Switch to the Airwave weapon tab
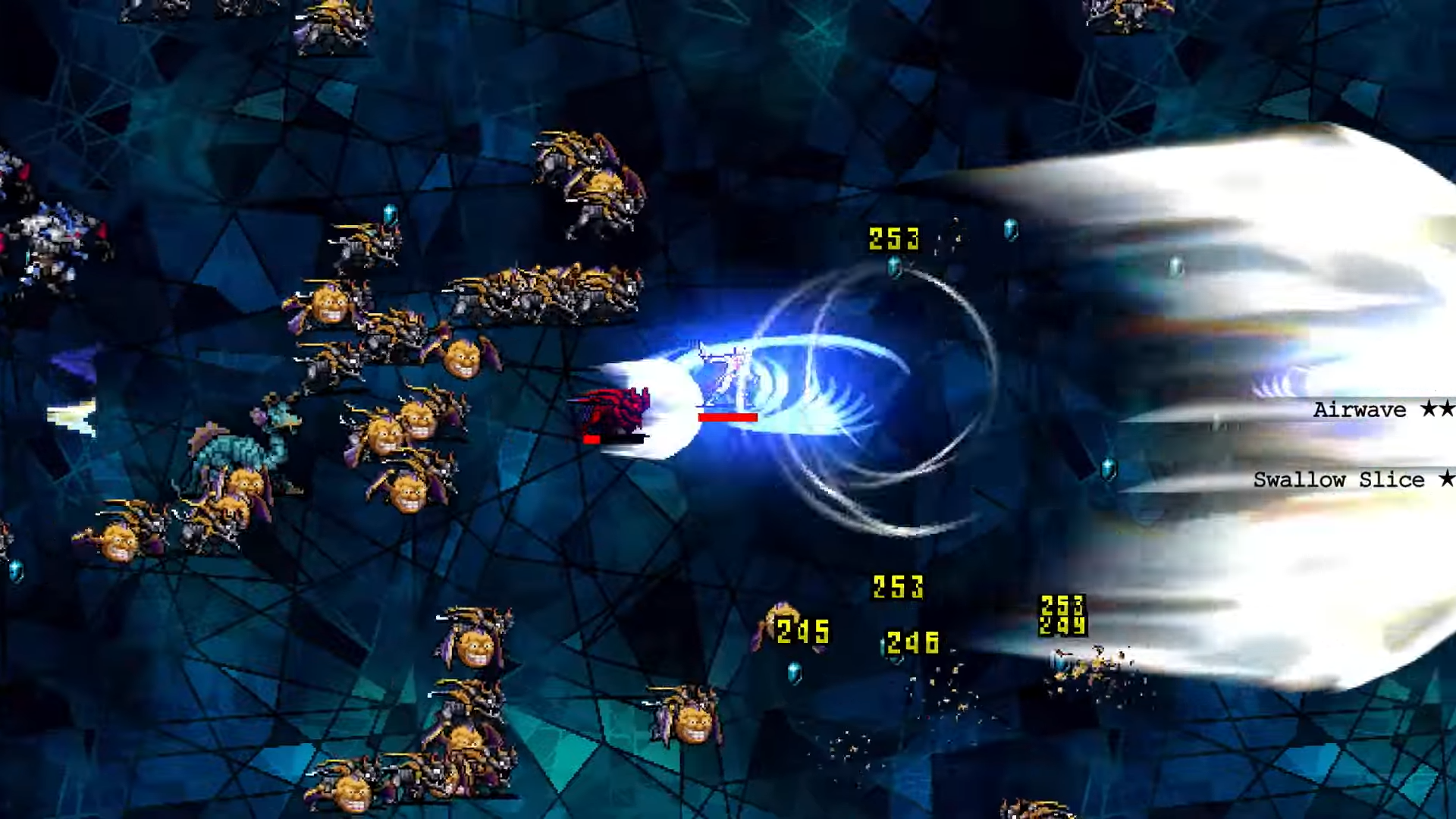Image resolution: width=1456 pixels, height=819 pixels. (1357, 409)
